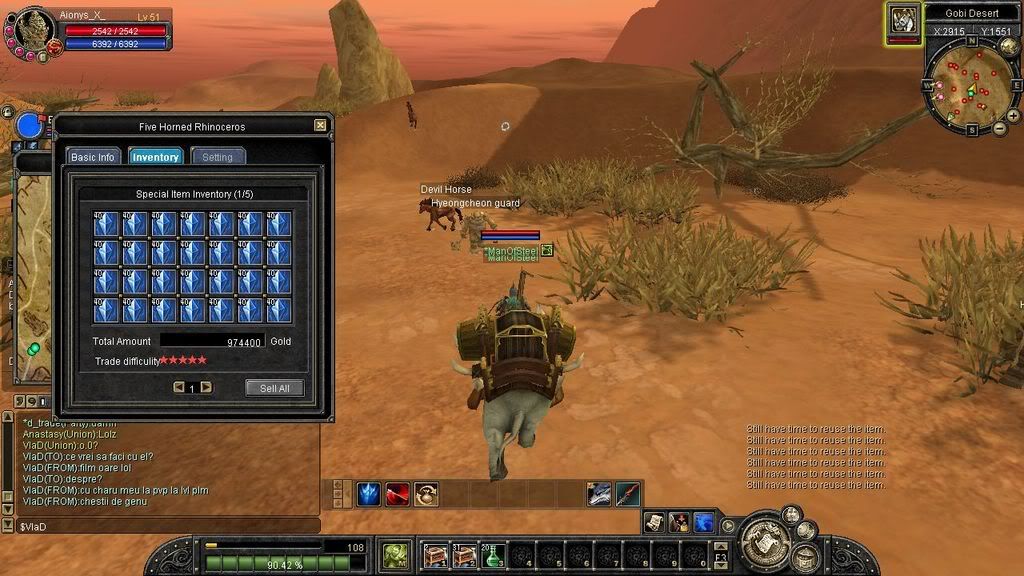1024x576 pixels.
Task: Select the Aionys_X_ character portrait
Action: click(x=35, y=32)
